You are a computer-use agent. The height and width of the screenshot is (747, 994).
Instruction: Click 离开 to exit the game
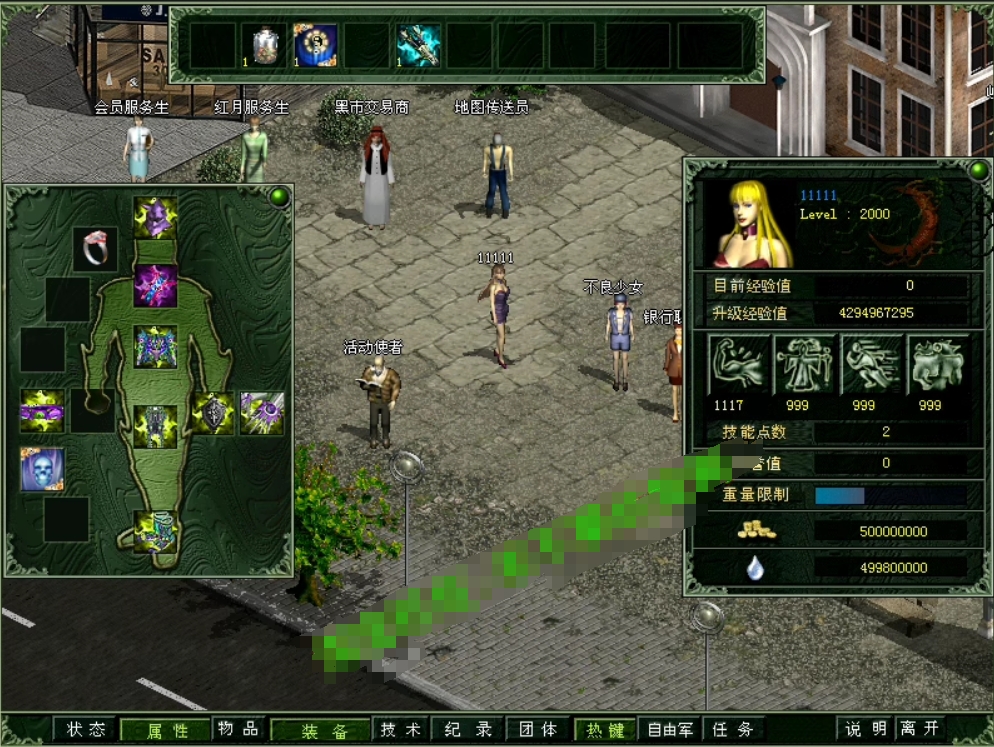pyautogui.click(x=919, y=729)
